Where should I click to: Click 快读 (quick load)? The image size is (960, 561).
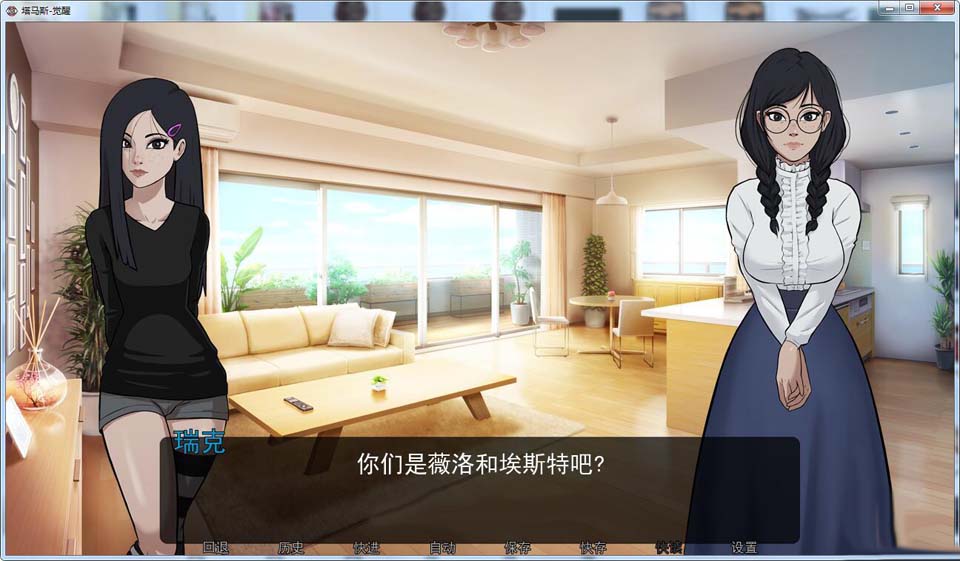(x=669, y=548)
